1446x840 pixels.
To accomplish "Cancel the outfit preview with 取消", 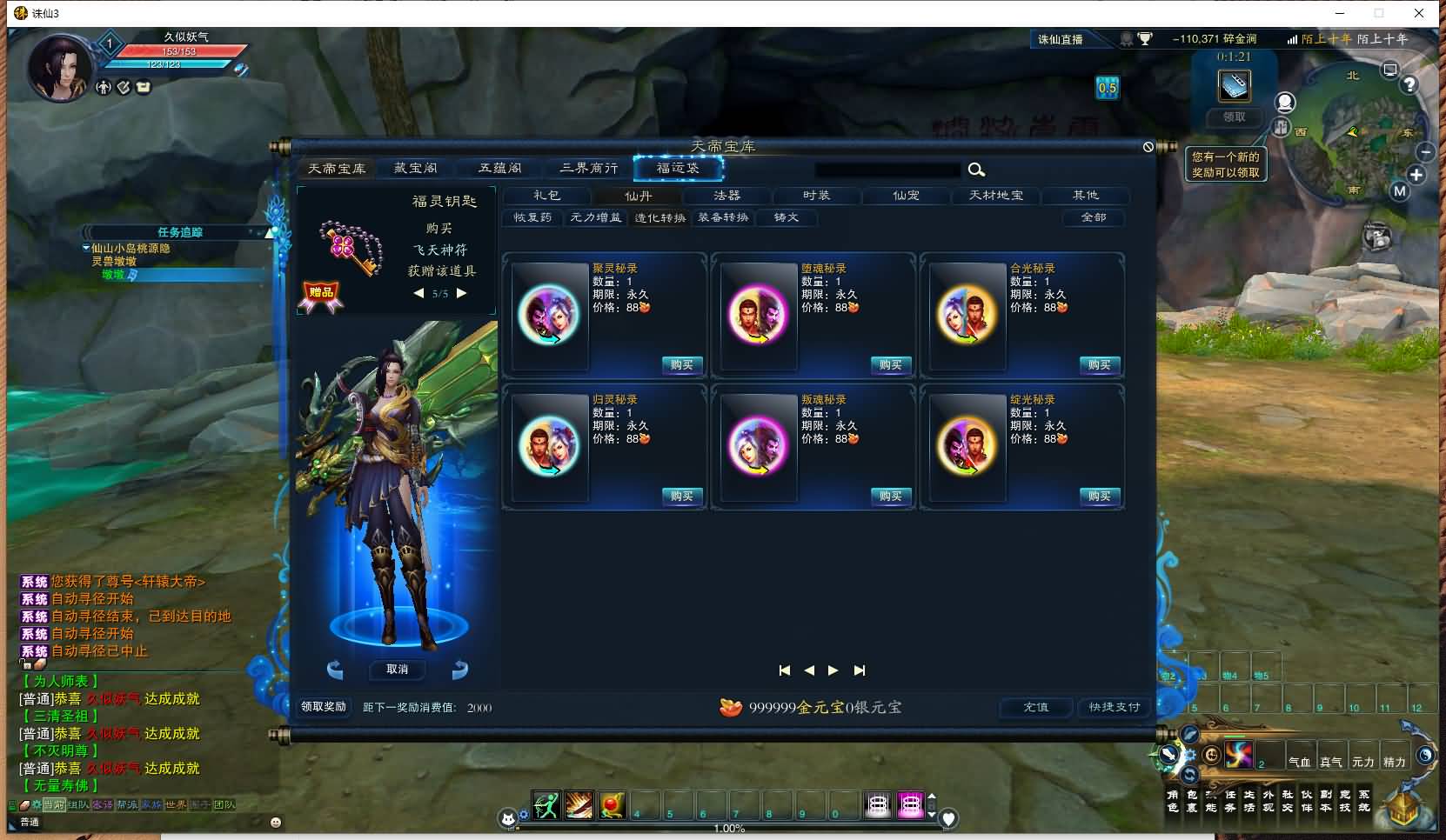I will (397, 670).
